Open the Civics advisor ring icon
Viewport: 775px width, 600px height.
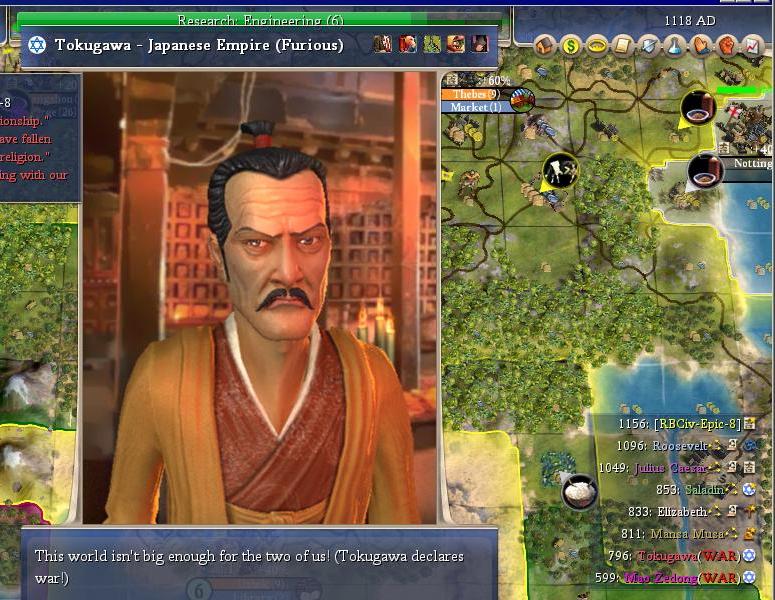pos(597,45)
